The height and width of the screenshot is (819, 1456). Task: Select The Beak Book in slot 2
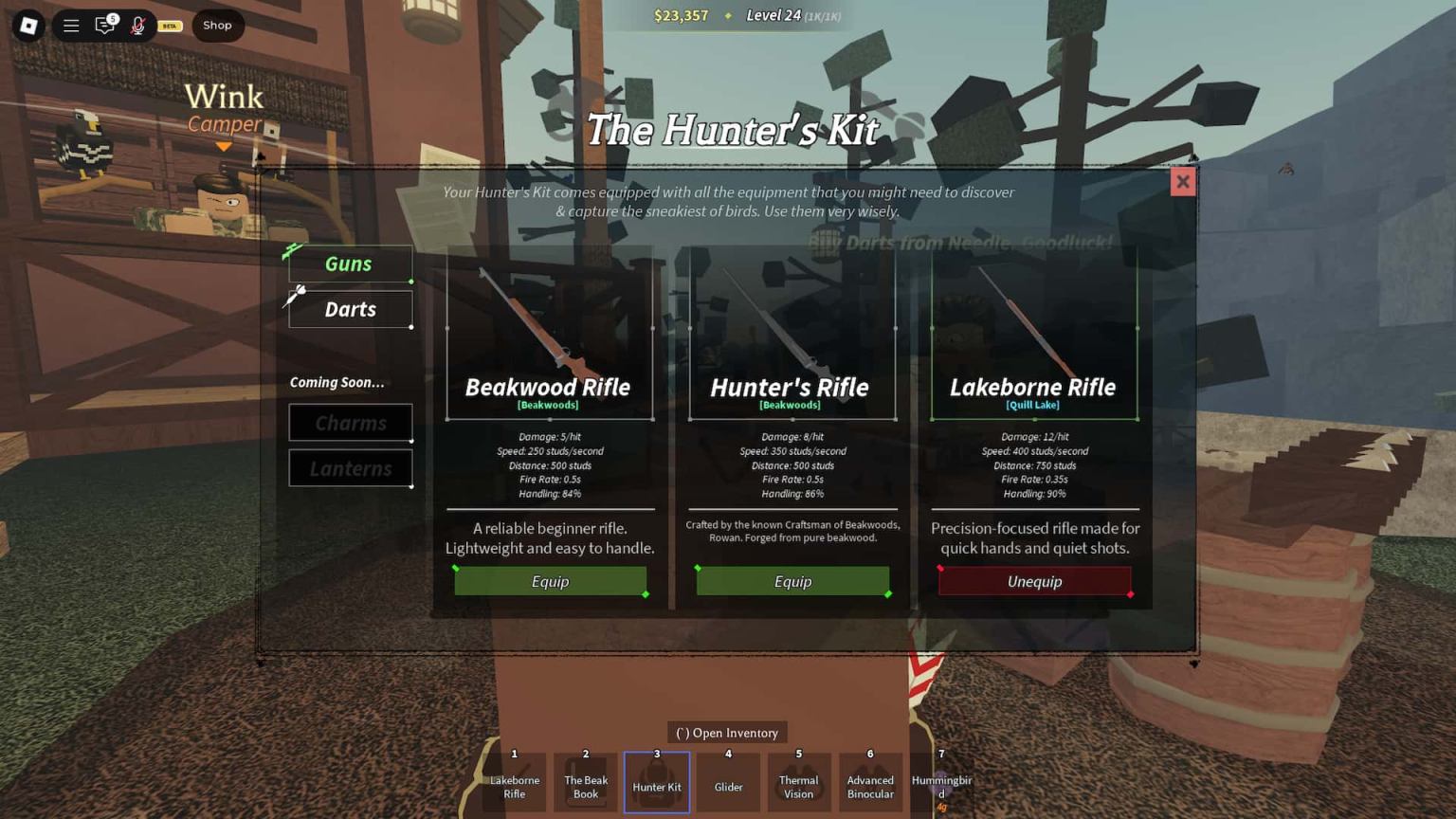pos(584,782)
